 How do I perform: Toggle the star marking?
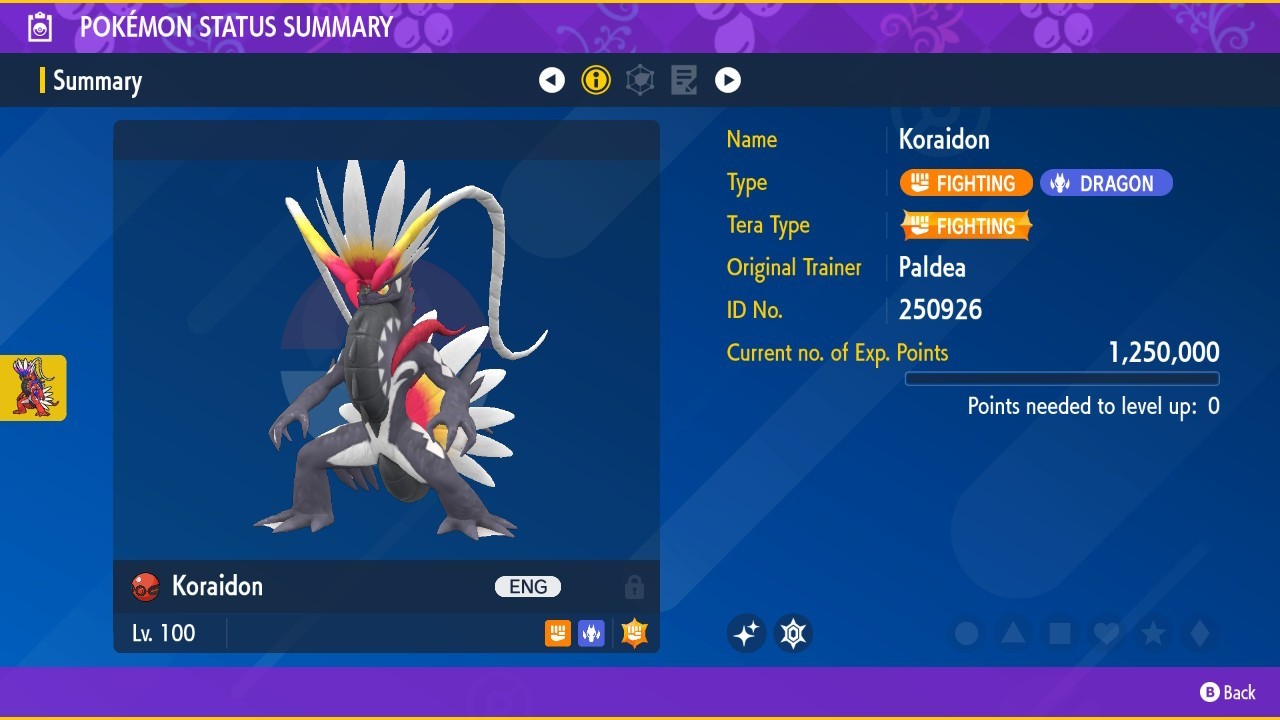tap(1153, 633)
